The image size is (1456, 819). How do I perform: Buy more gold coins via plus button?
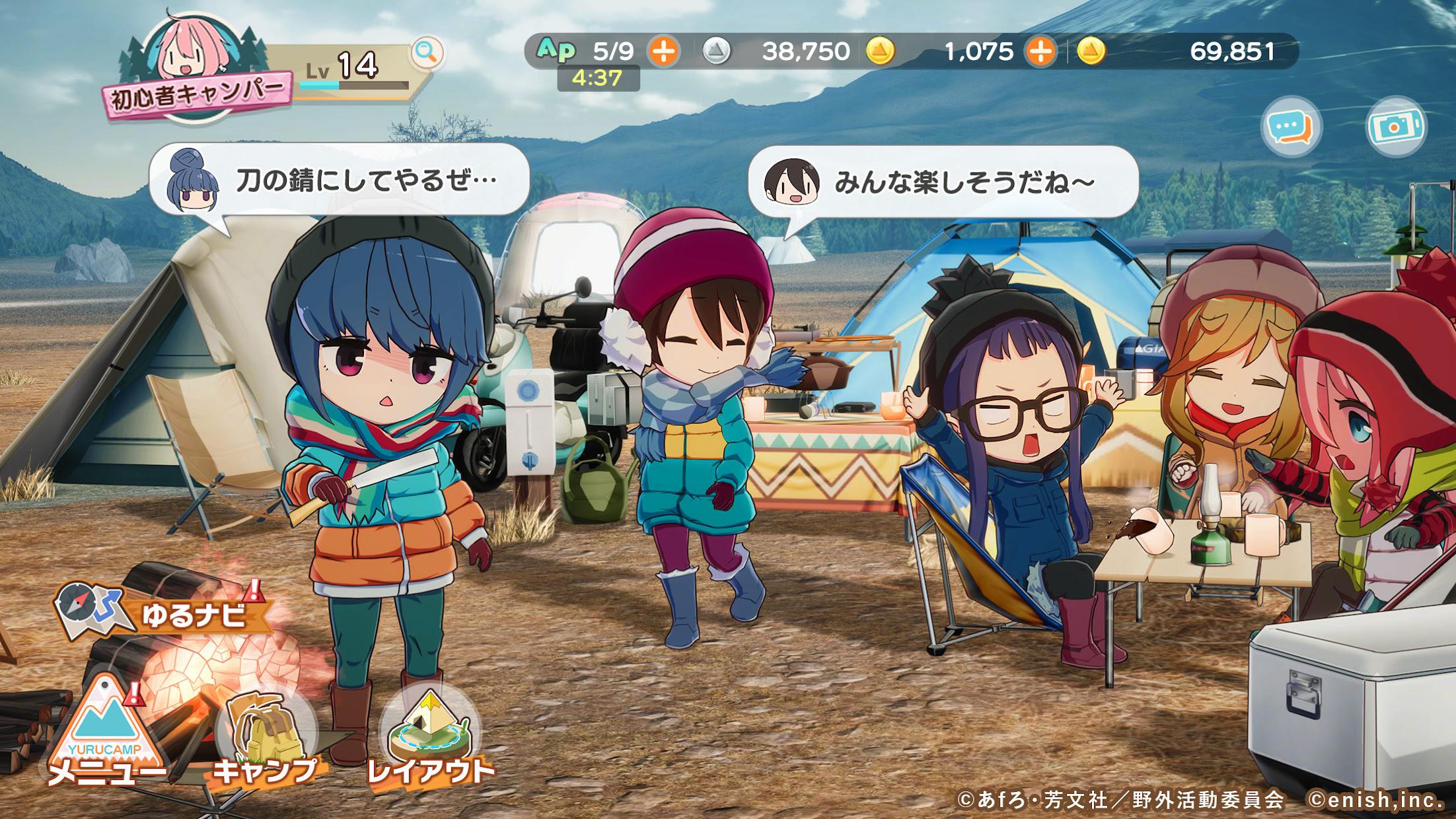1040,51
